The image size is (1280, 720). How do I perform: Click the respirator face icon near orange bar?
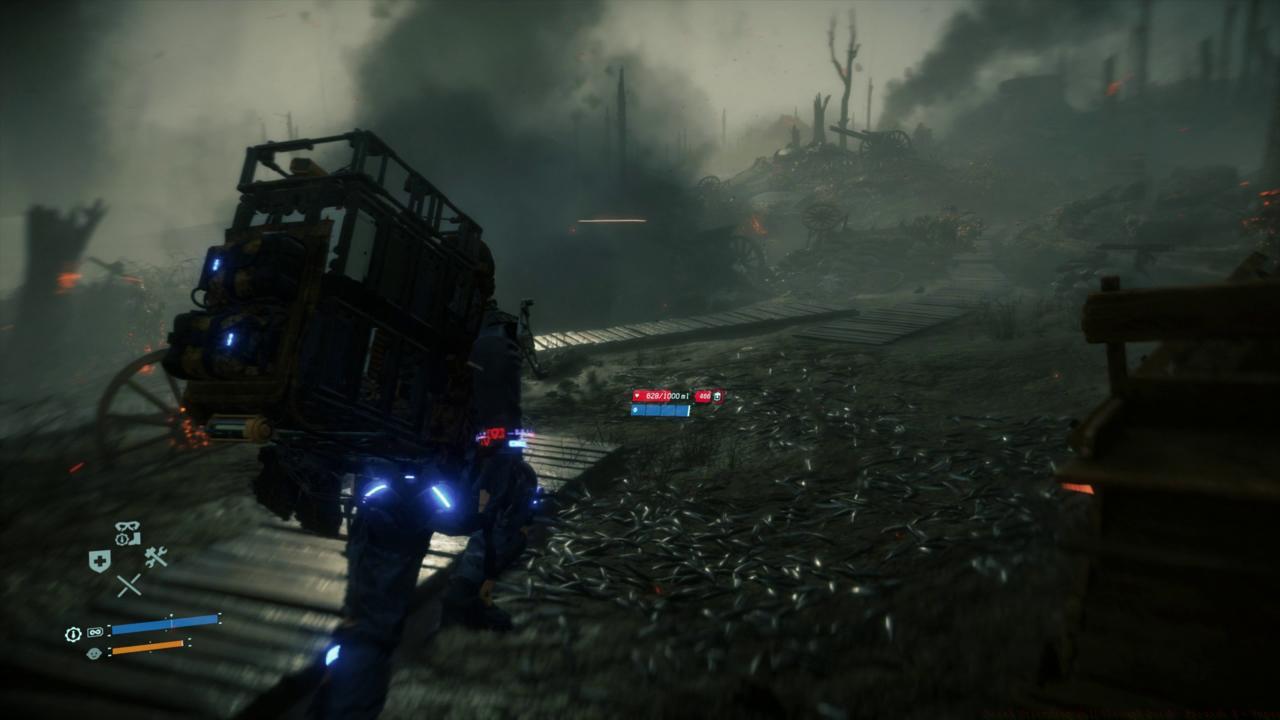[x=96, y=651]
